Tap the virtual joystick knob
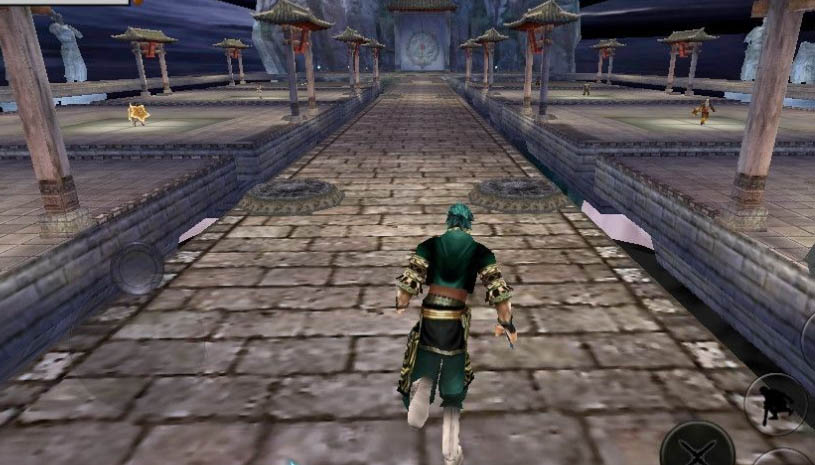 (x=136, y=268)
